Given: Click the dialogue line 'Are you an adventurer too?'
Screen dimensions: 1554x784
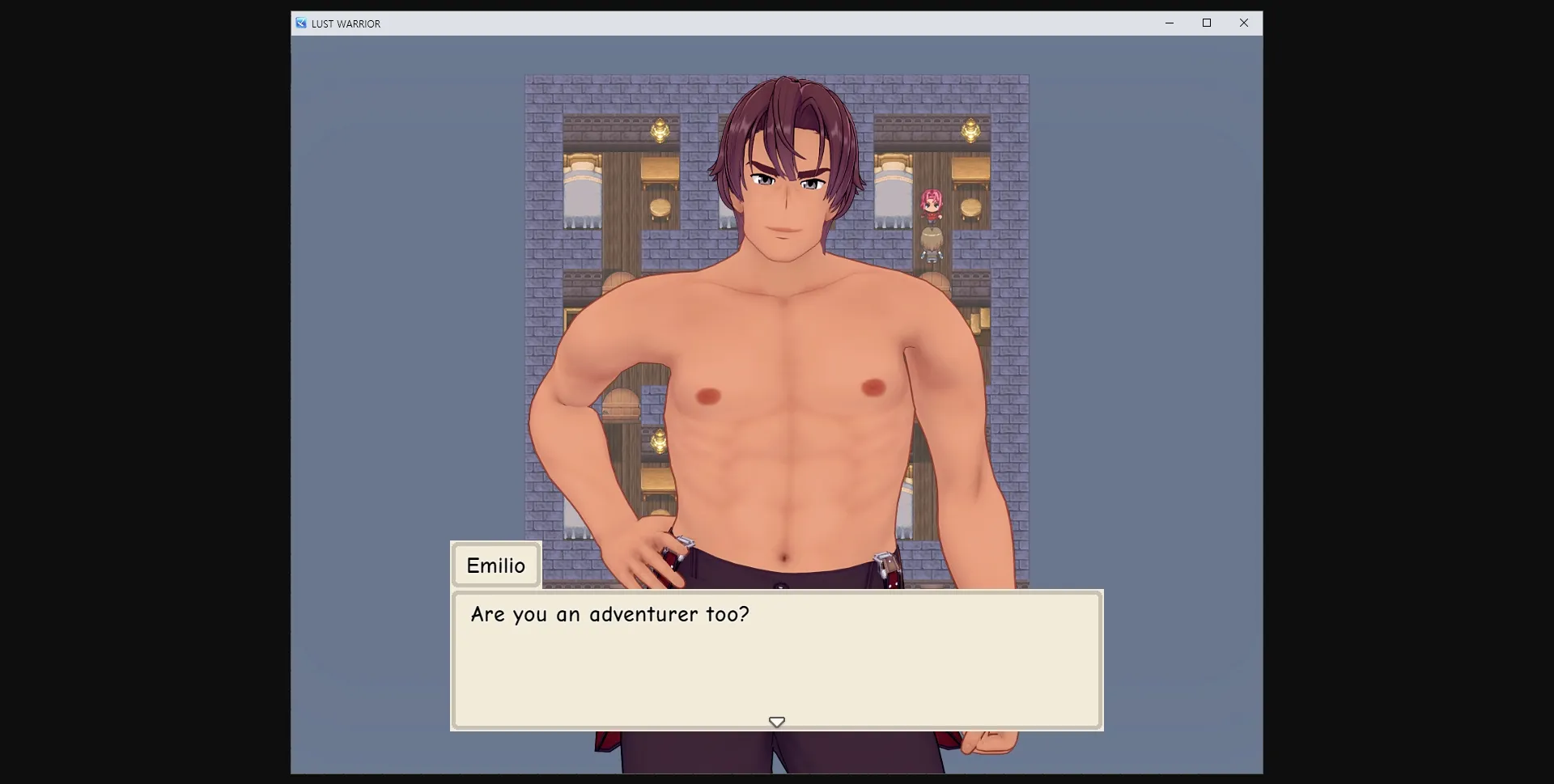Looking at the screenshot, I should click(609, 614).
